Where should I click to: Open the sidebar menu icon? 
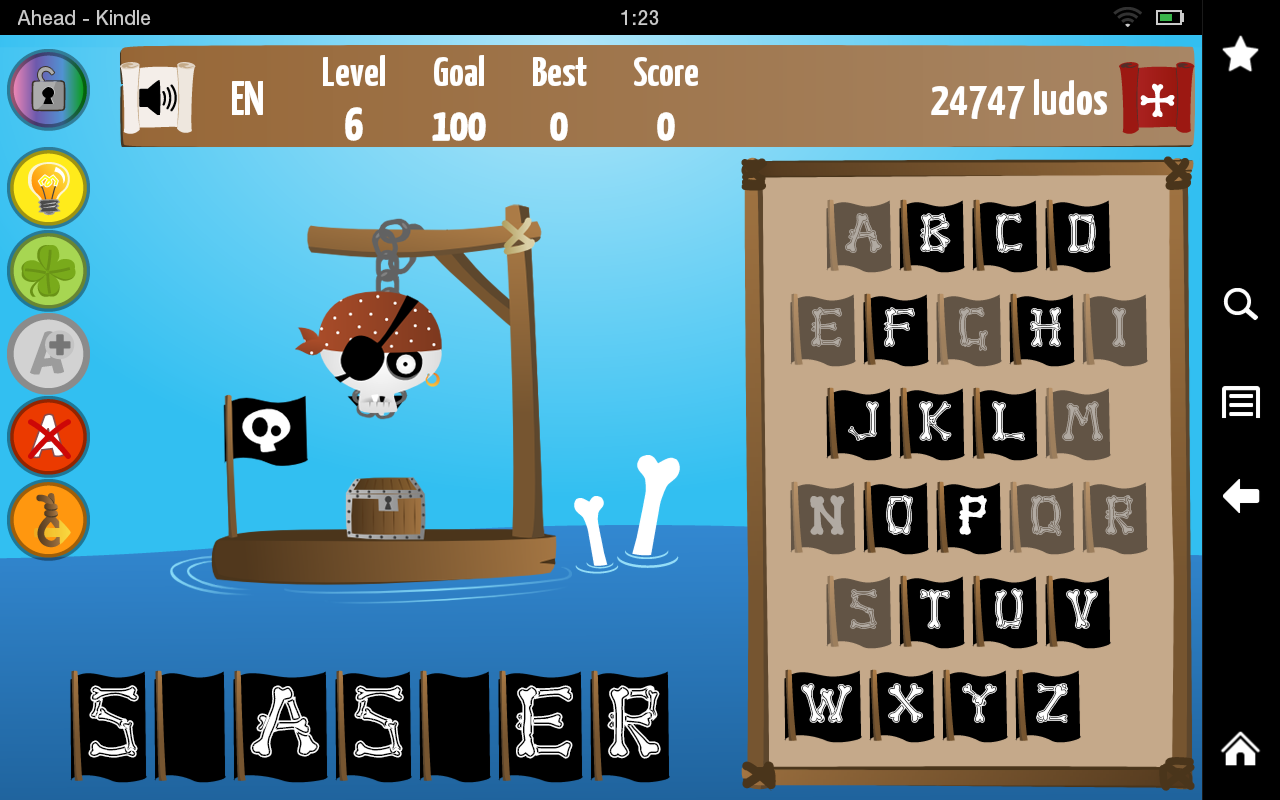click(x=1240, y=402)
